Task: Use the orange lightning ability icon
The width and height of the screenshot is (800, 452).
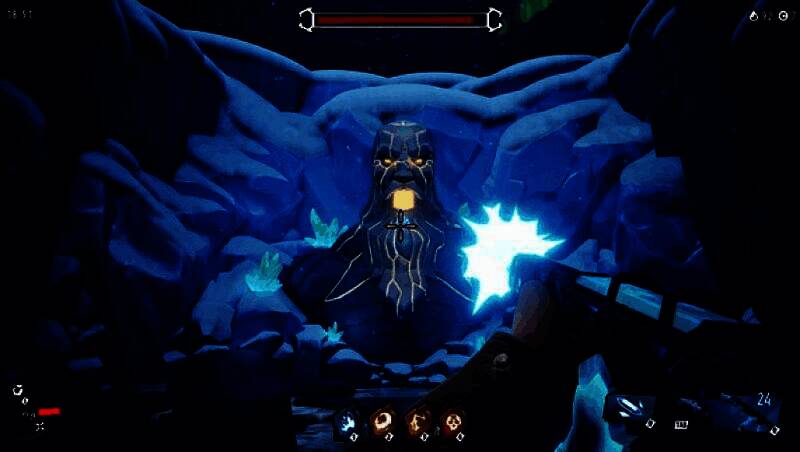Action: coord(418,423)
